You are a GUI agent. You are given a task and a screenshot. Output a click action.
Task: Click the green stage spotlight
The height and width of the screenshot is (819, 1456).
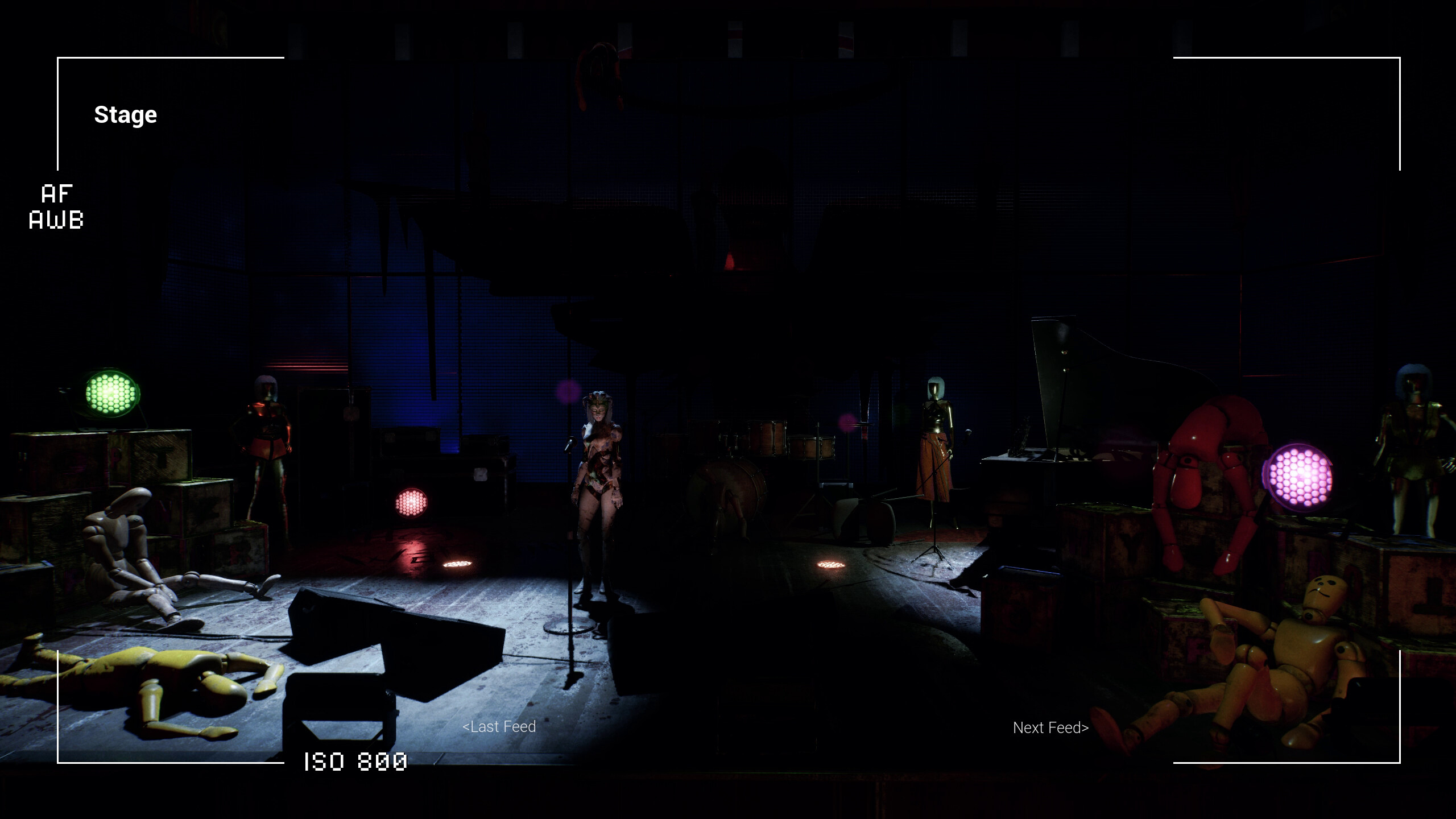(110, 395)
